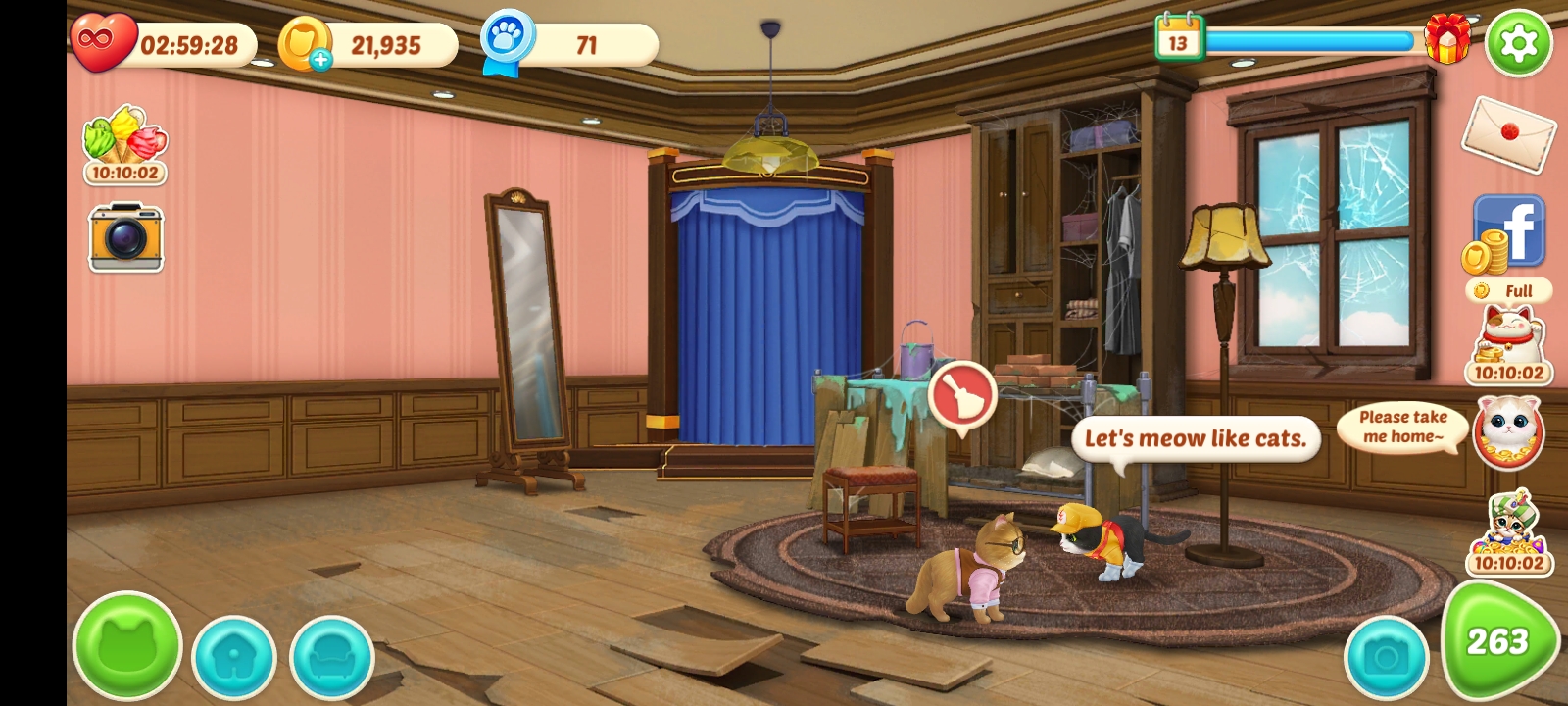Open the day 13 calendar icon
This screenshot has height=706, width=1568.
pyautogui.click(x=1178, y=40)
